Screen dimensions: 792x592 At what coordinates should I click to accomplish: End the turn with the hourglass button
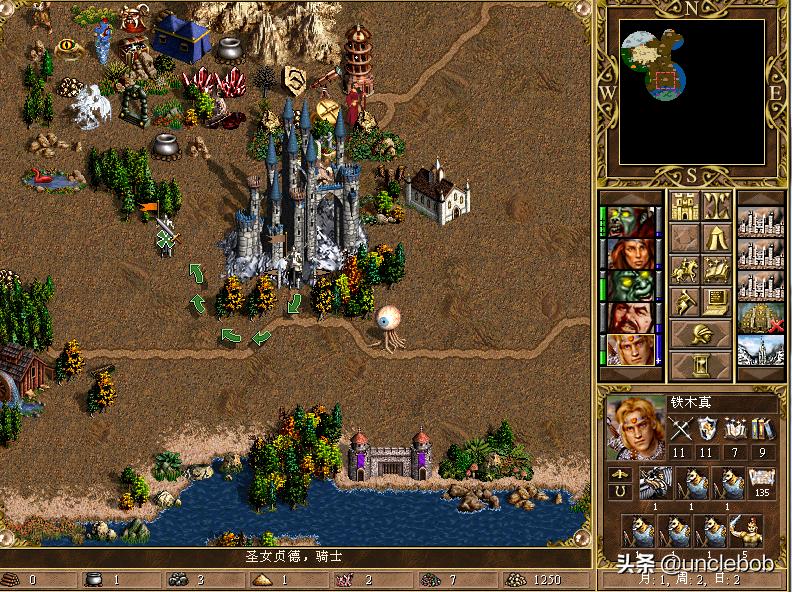700,364
